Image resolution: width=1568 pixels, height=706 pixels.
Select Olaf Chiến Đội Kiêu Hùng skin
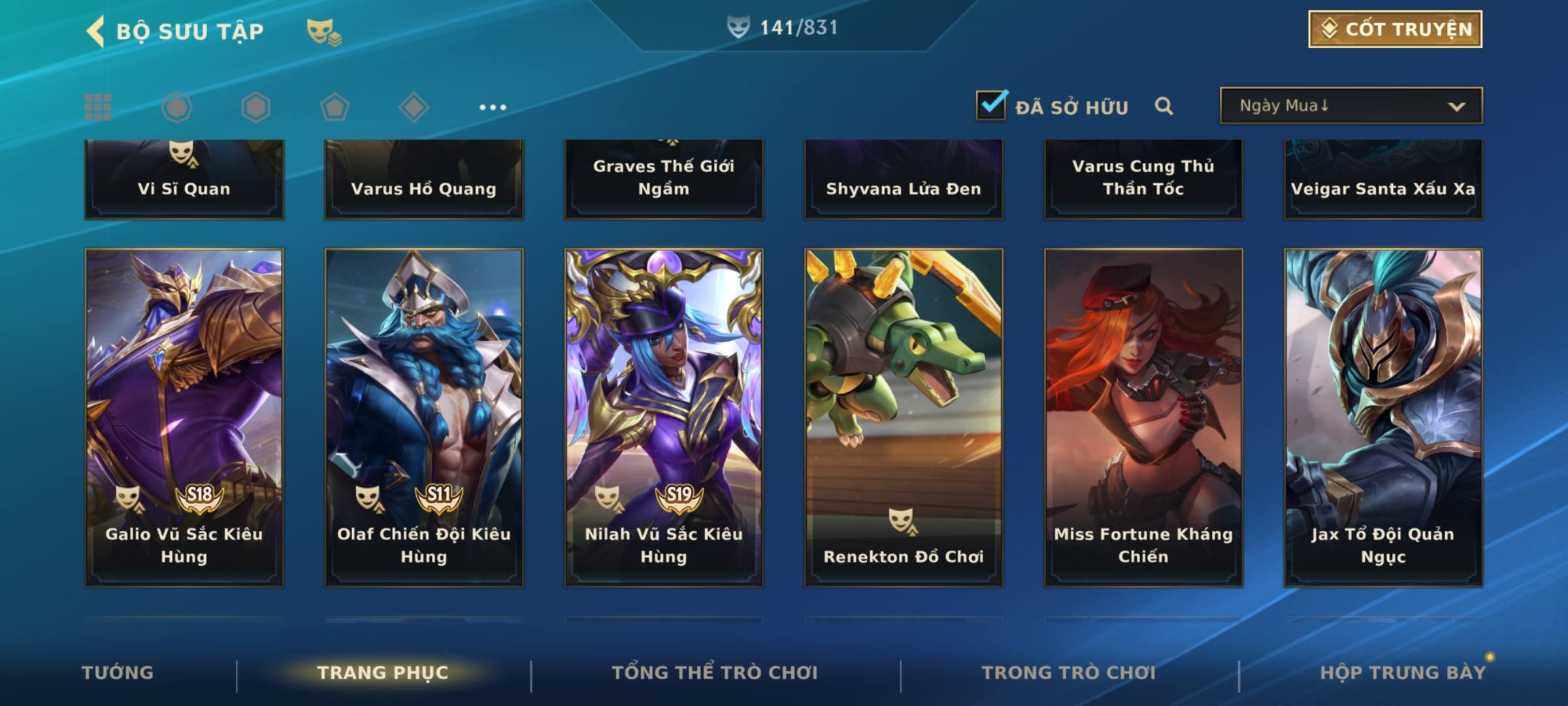click(x=424, y=416)
